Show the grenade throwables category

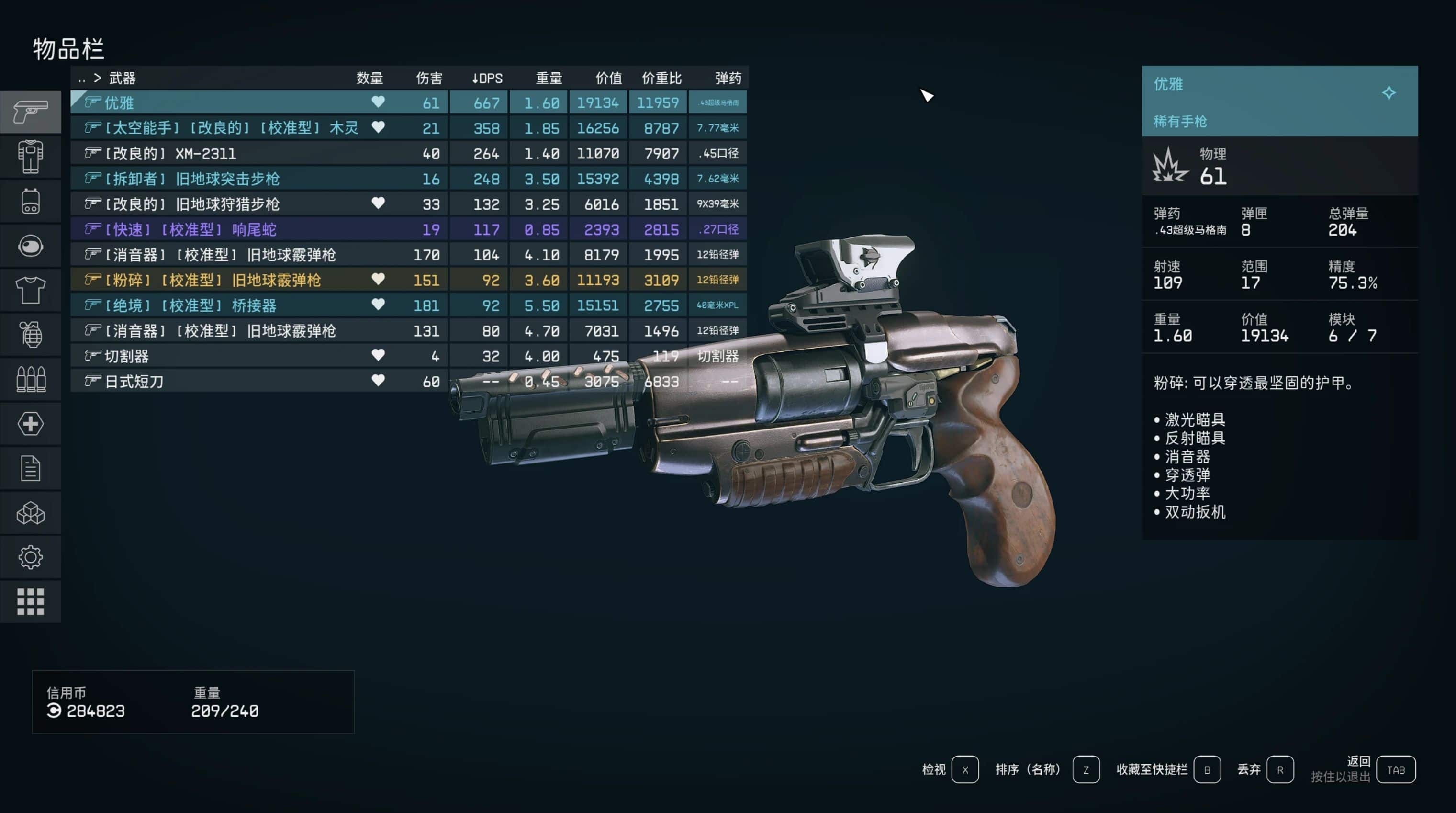click(31, 335)
